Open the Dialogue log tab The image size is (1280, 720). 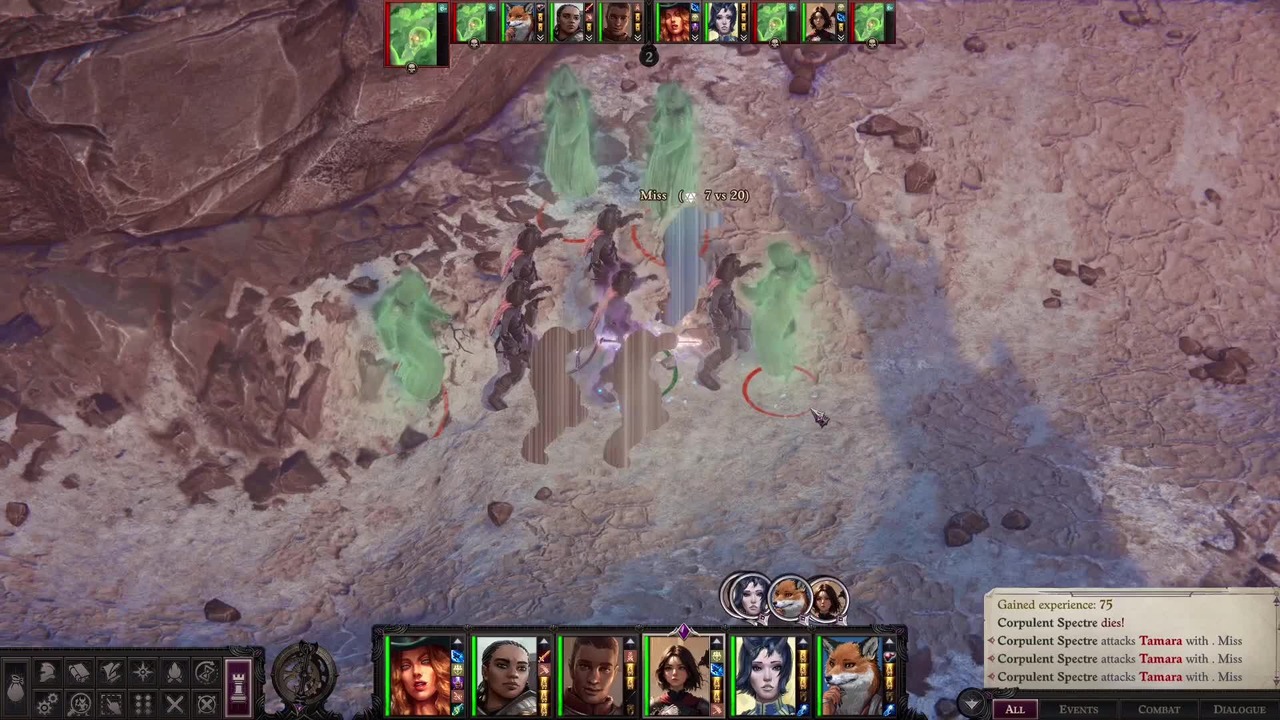pos(1239,709)
